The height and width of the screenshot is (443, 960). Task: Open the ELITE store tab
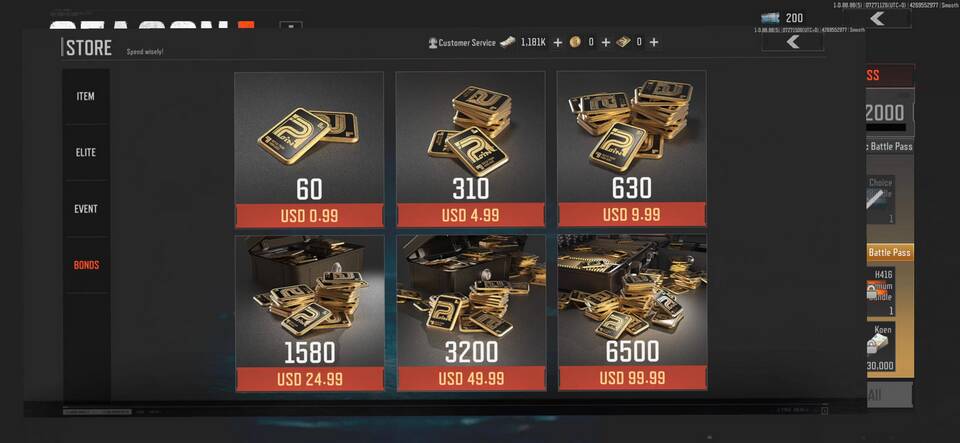86,152
